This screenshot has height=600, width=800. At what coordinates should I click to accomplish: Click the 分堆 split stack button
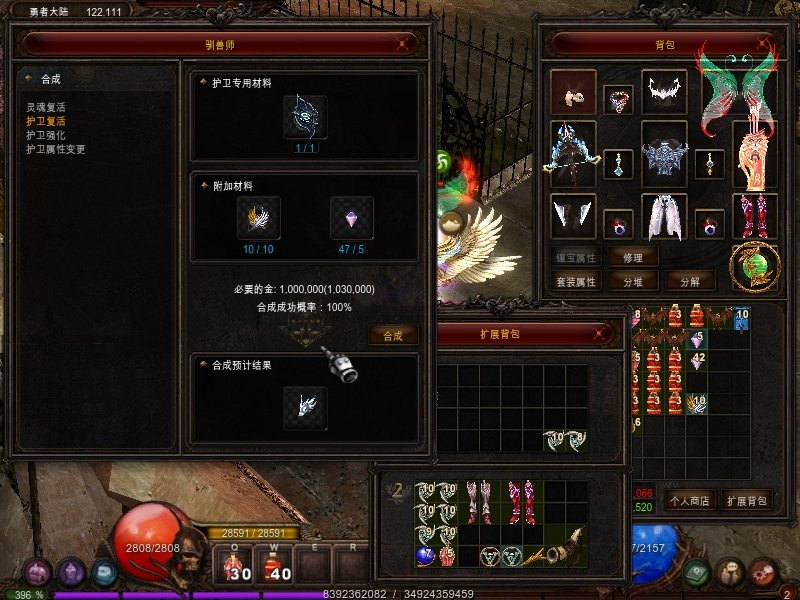click(633, 282)
